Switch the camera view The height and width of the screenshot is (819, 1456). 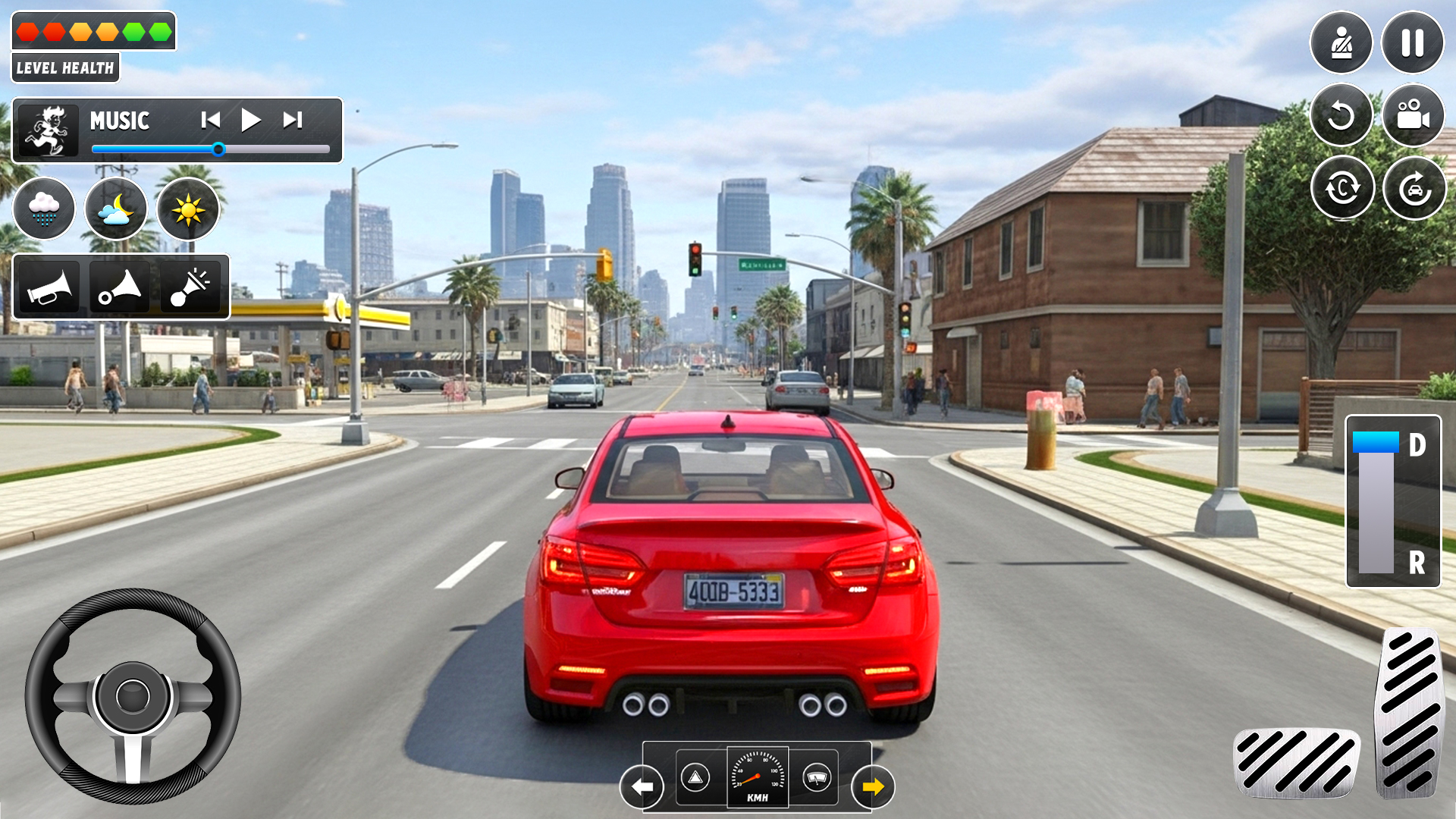tap(1413, 116)
